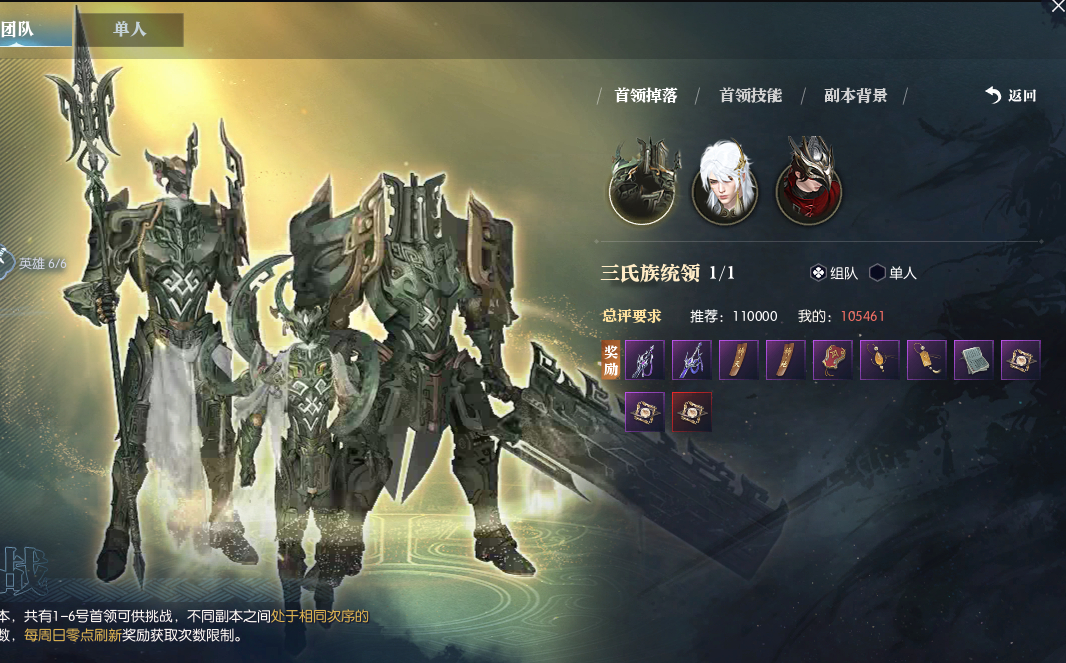1066x663 pixels.
Task: Select the 单人 solo mode option
Action: (x=893, y=273)
